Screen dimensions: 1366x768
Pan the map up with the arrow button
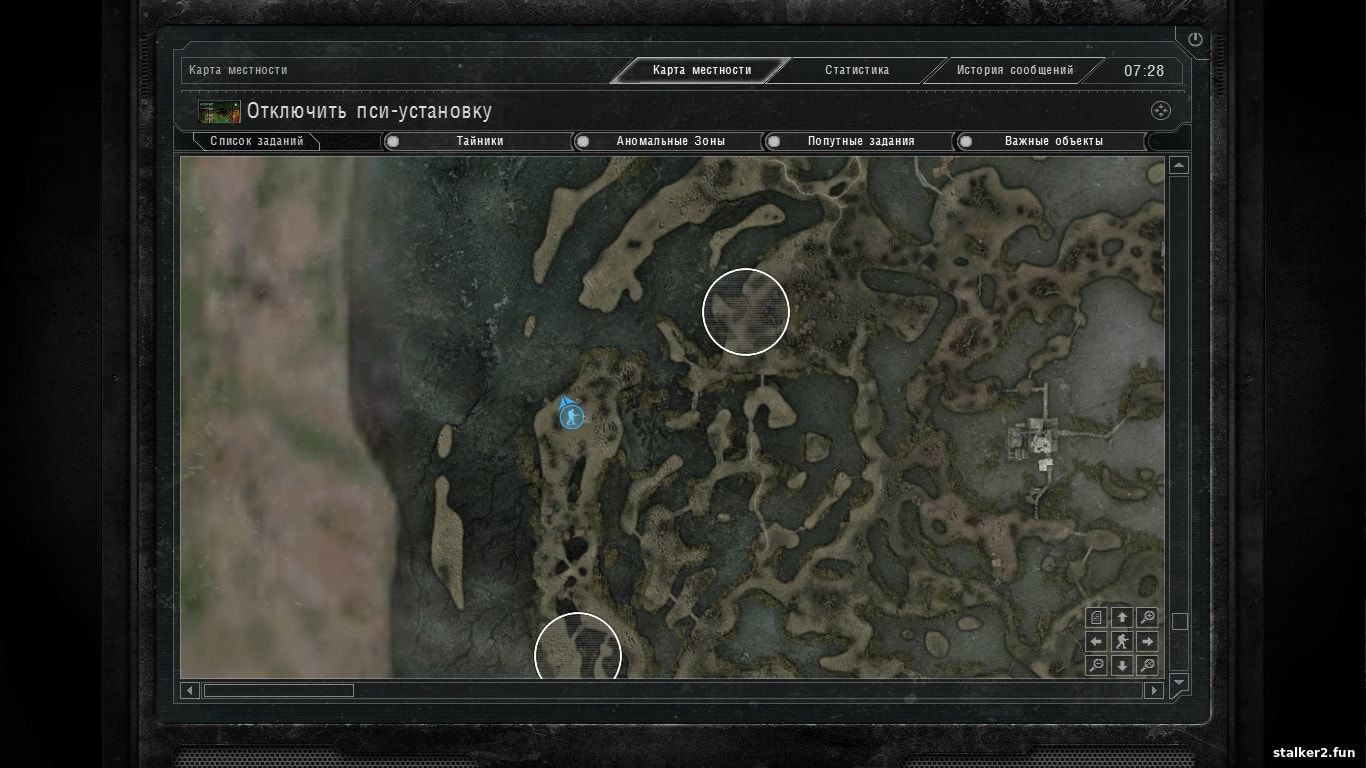[1122, 617]
